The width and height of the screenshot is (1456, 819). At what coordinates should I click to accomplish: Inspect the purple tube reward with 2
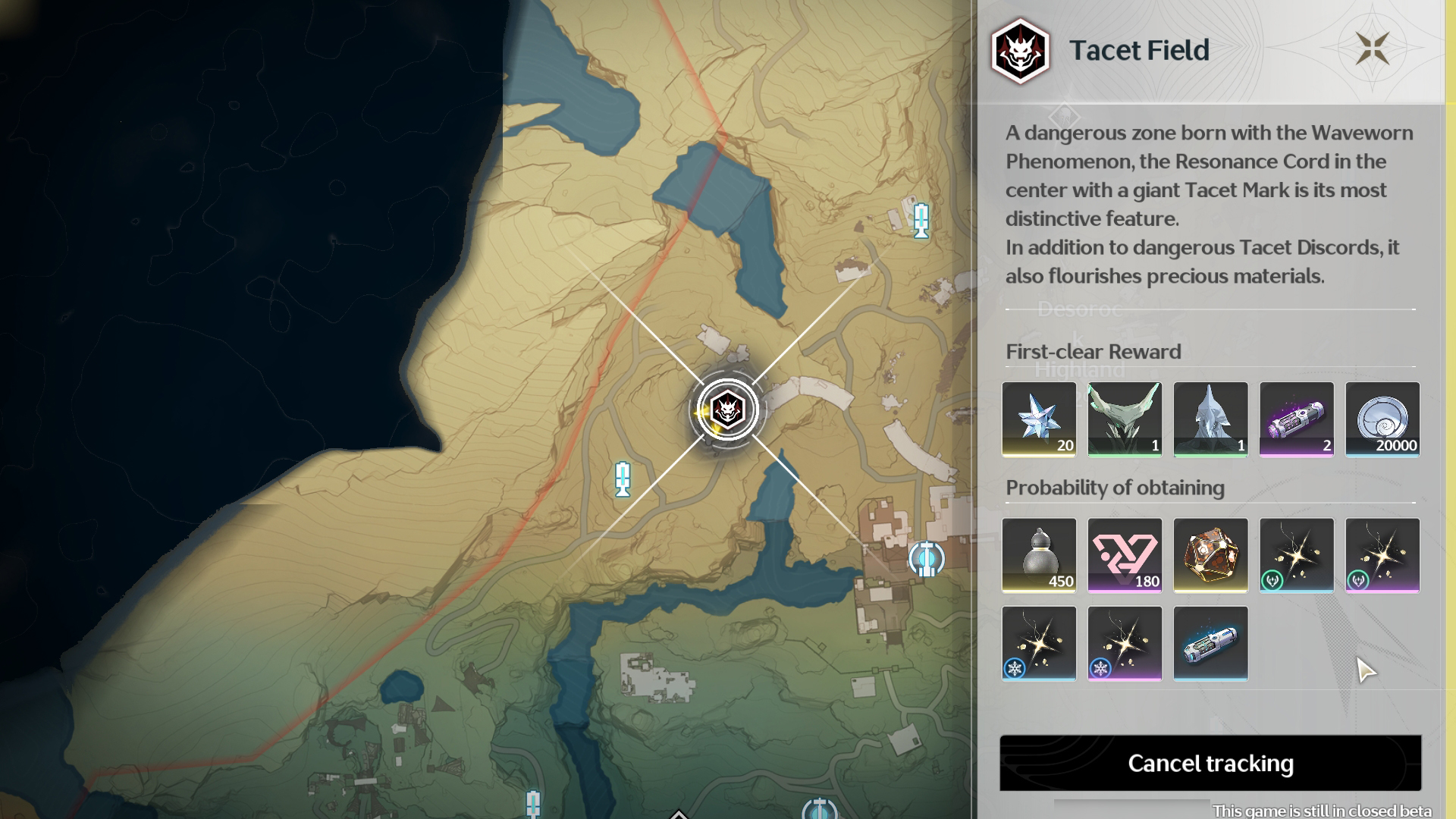[x=1296, y=419]
